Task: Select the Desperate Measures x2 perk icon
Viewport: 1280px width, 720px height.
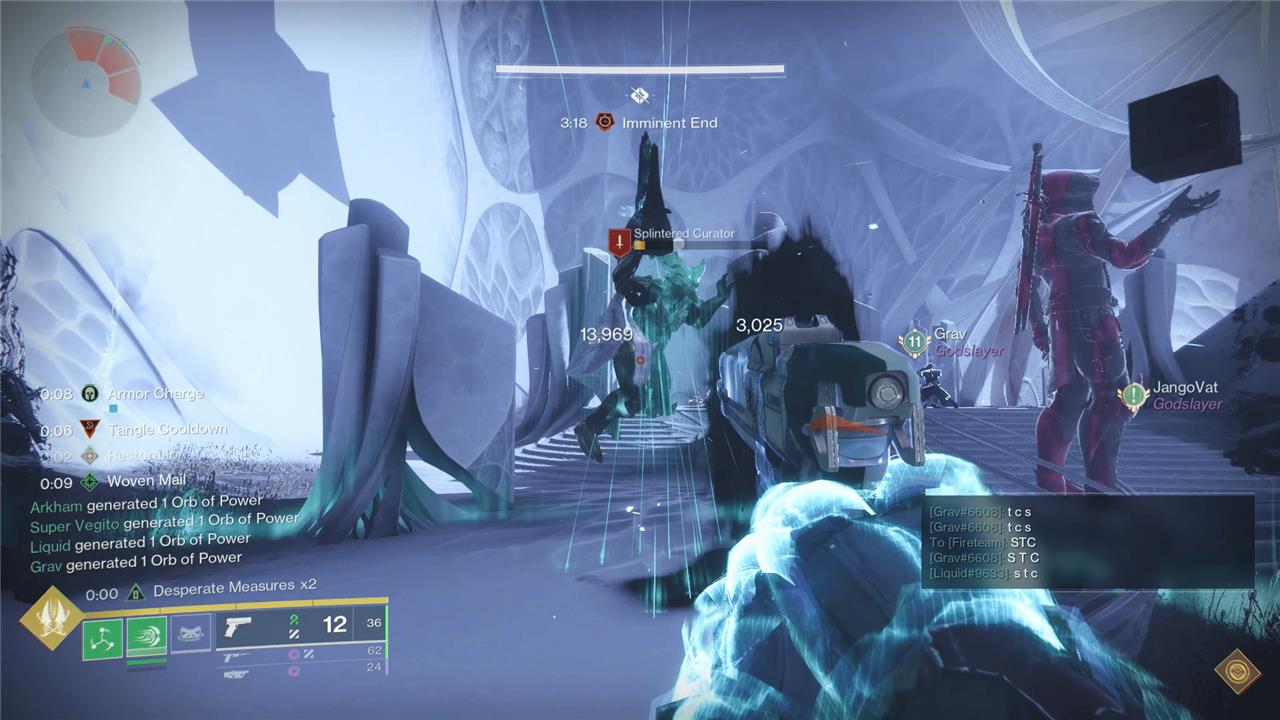Action: (136, 592)
